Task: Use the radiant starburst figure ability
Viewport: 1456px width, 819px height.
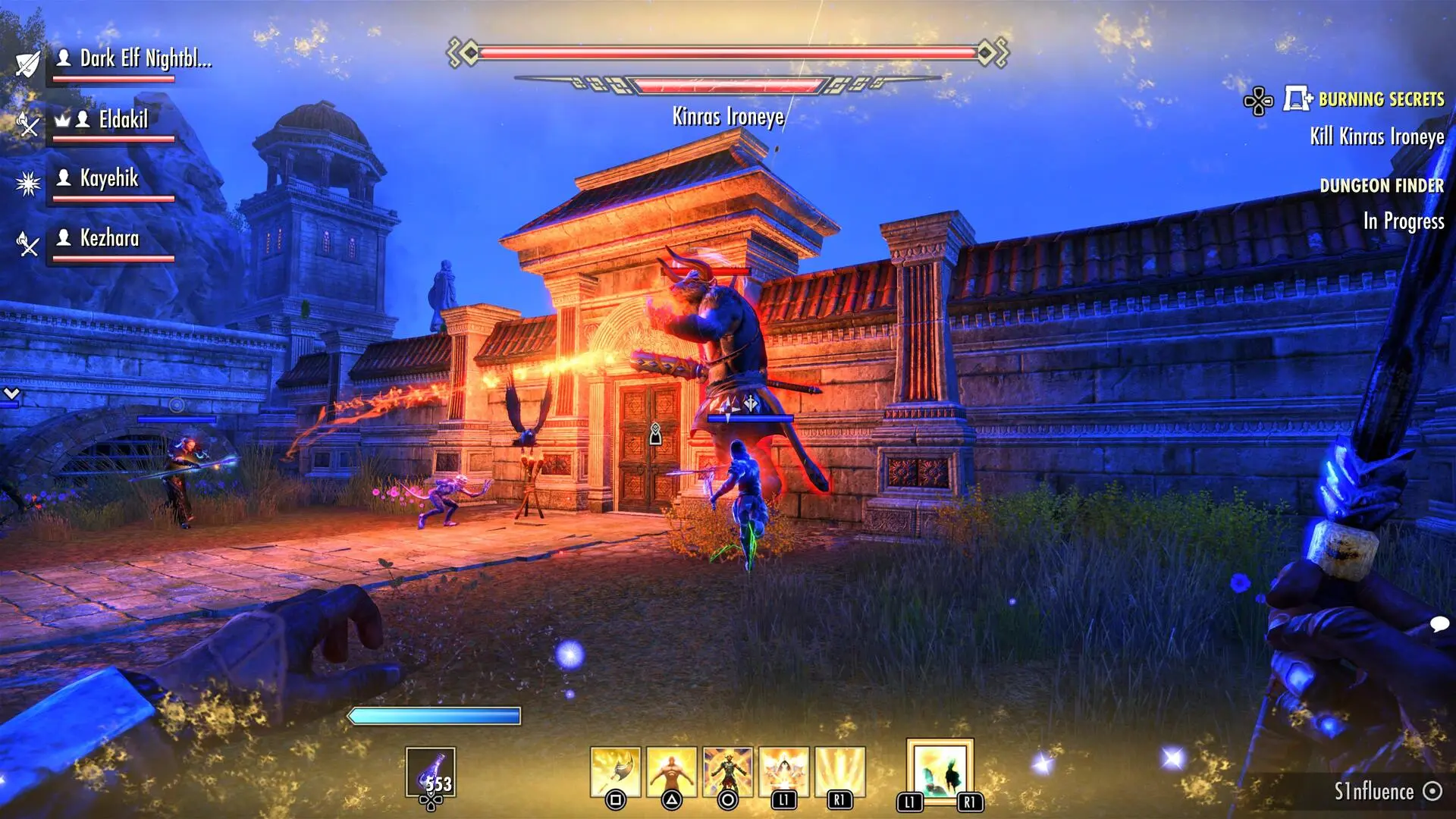Action: tap(784, 772)
